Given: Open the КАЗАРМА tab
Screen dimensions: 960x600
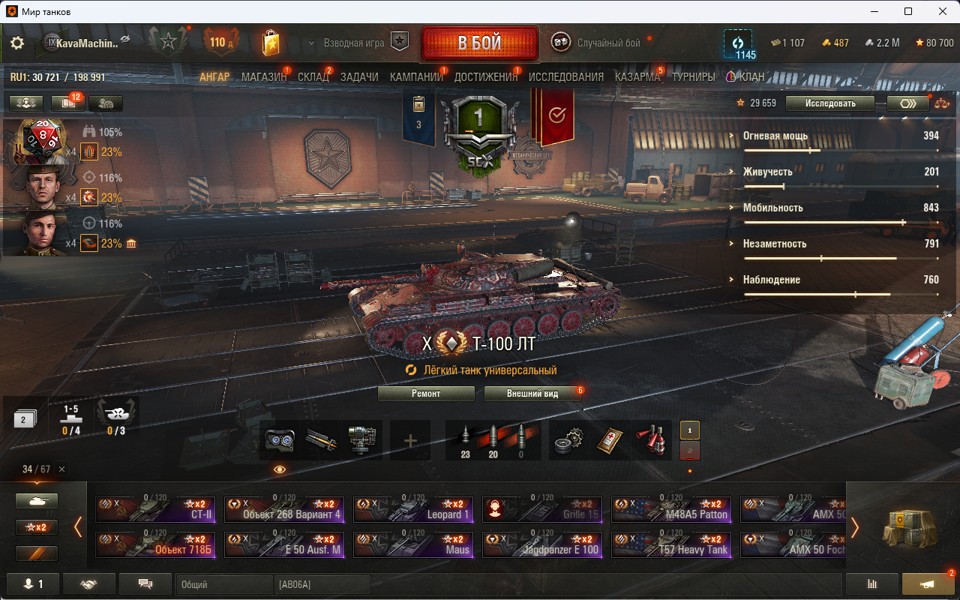Looking at the screenshot, I should (x=637, y=77).
